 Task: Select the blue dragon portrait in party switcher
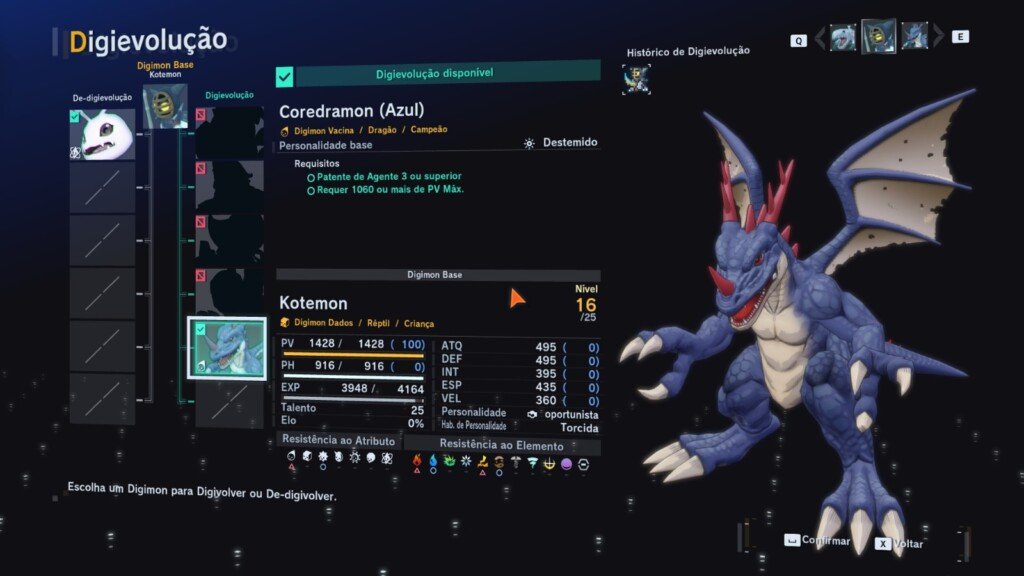914,37
